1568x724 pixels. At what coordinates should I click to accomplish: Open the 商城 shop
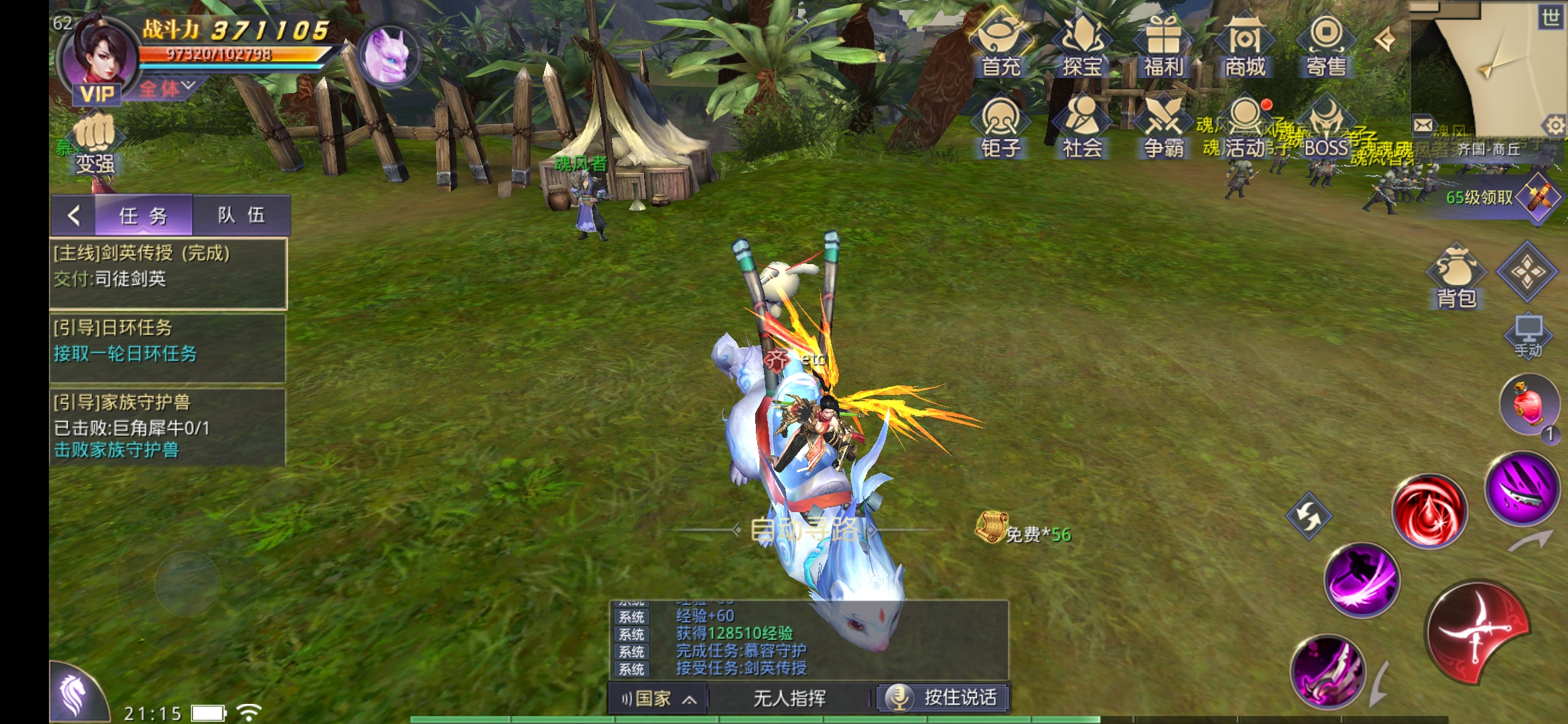1244,43
